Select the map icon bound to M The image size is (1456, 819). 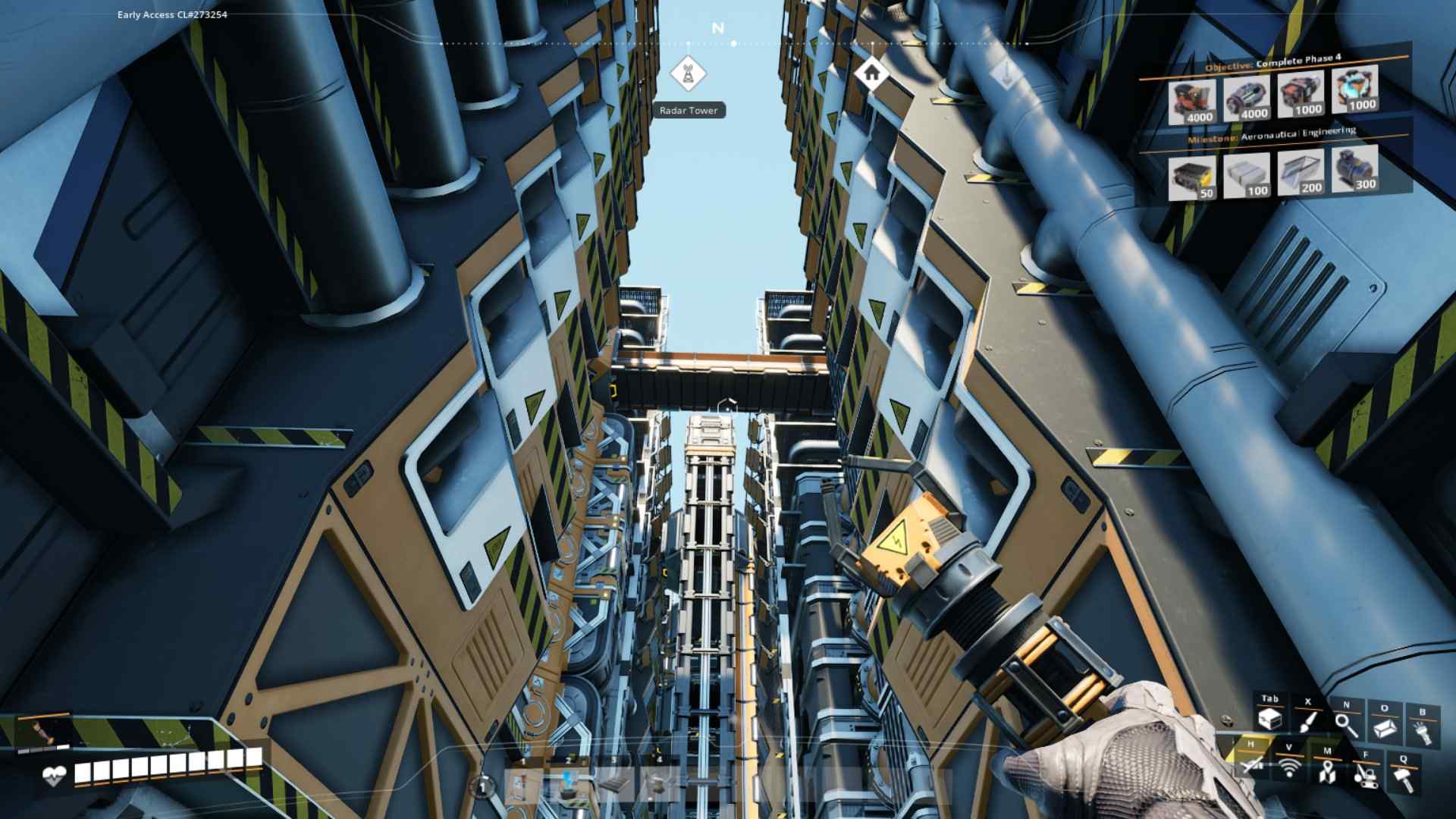(1327, 772)
